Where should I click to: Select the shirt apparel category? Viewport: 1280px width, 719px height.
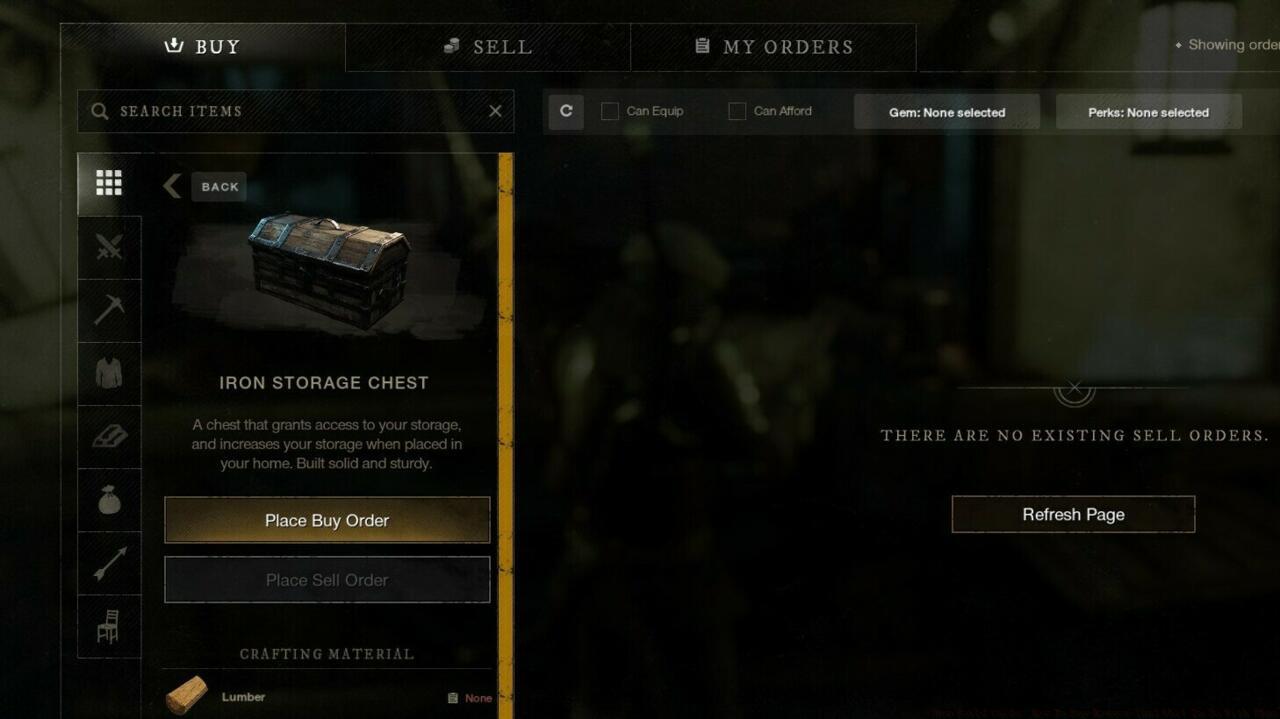coord(109,373)
